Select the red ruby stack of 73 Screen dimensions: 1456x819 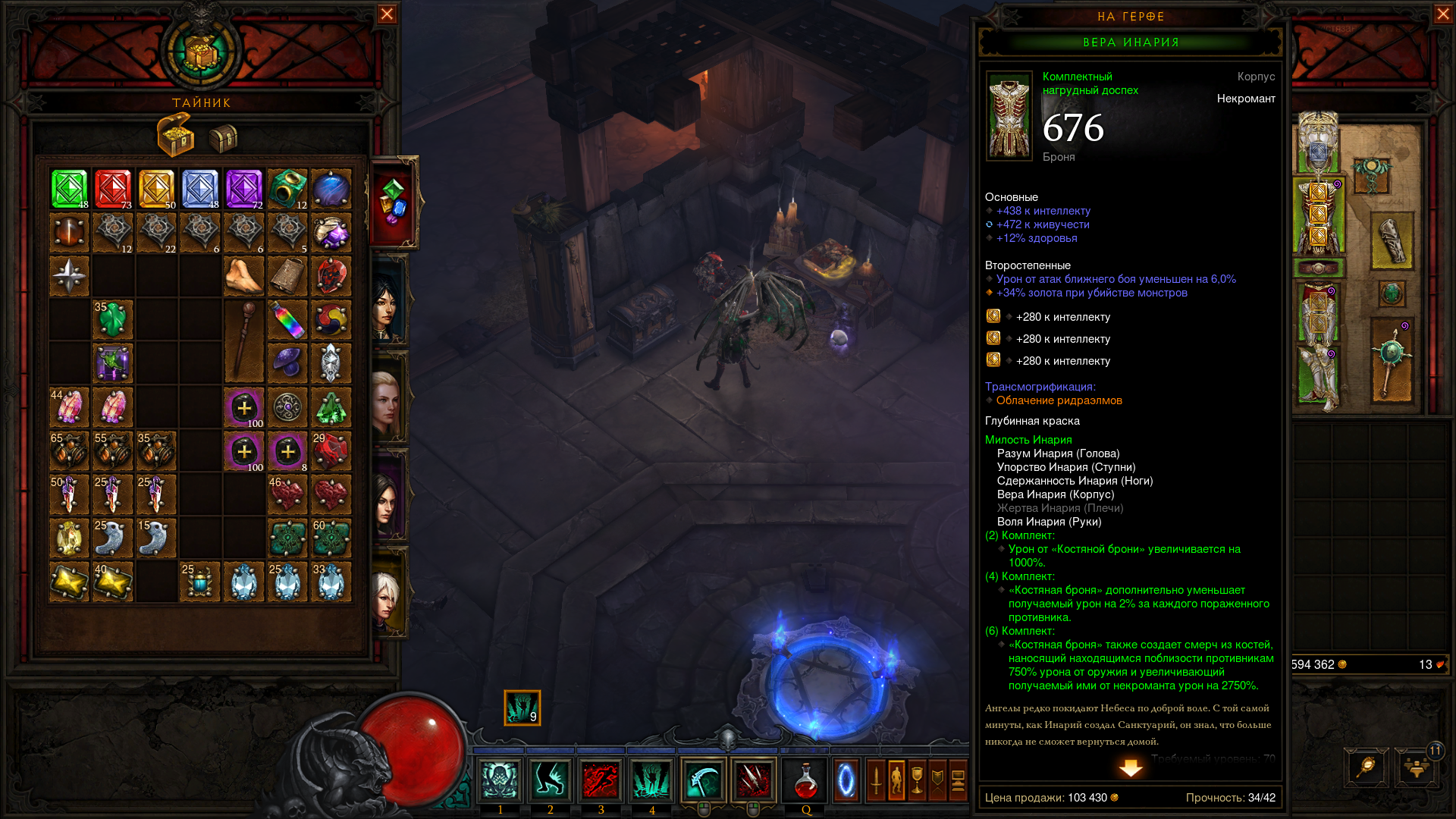[x=113, y=189]
